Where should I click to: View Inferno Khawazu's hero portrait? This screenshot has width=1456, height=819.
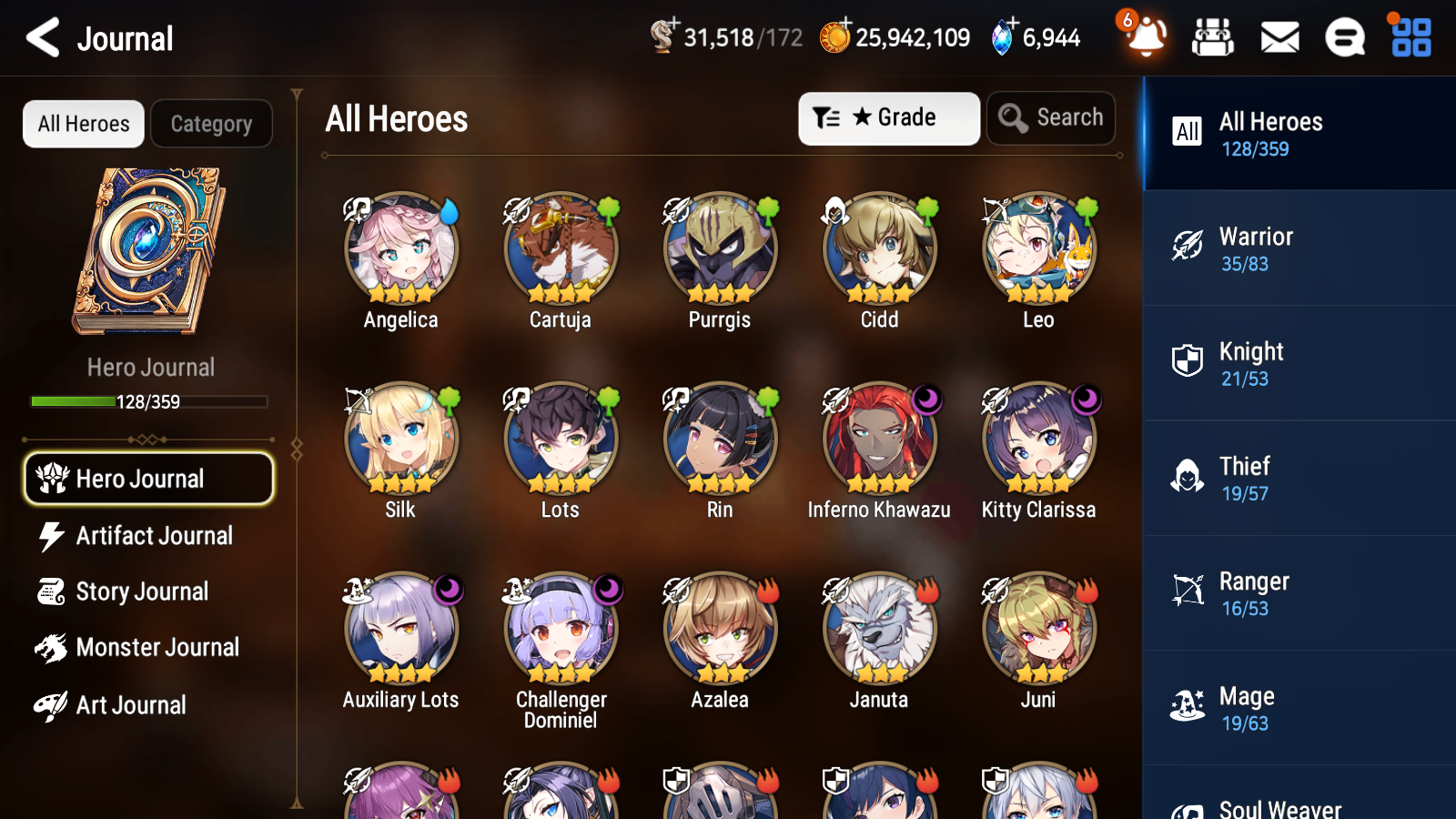point(878,438)
